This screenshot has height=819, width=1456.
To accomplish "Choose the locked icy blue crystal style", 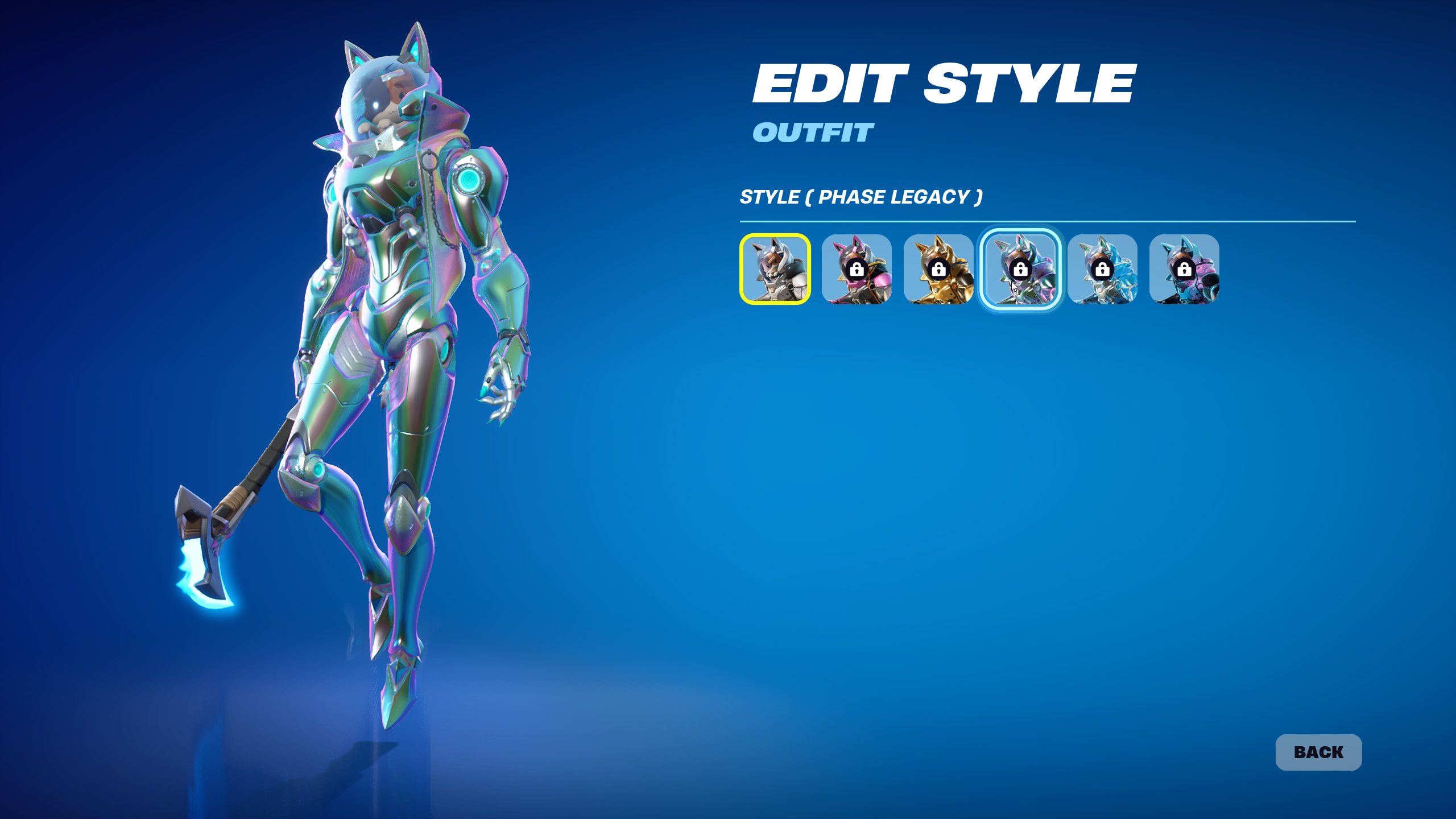I will pyautogui.click(x=1102, y=269).
